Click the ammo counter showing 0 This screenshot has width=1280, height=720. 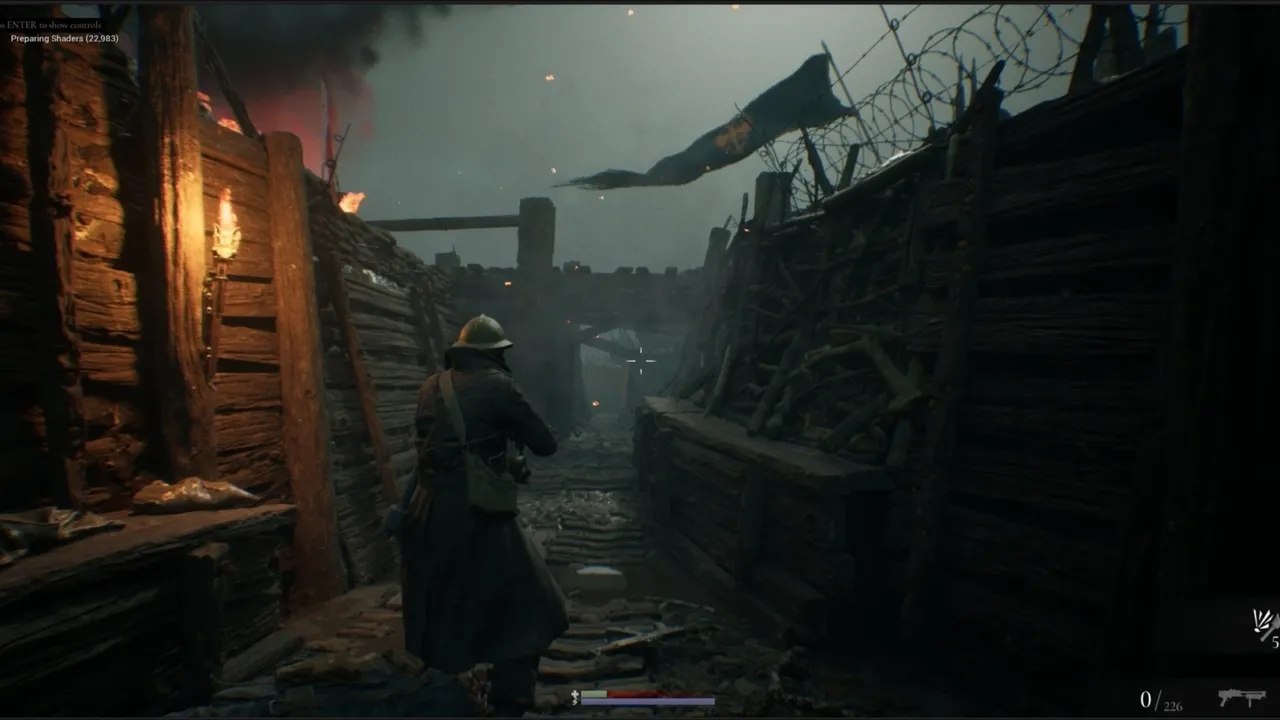pos(1146,698)
